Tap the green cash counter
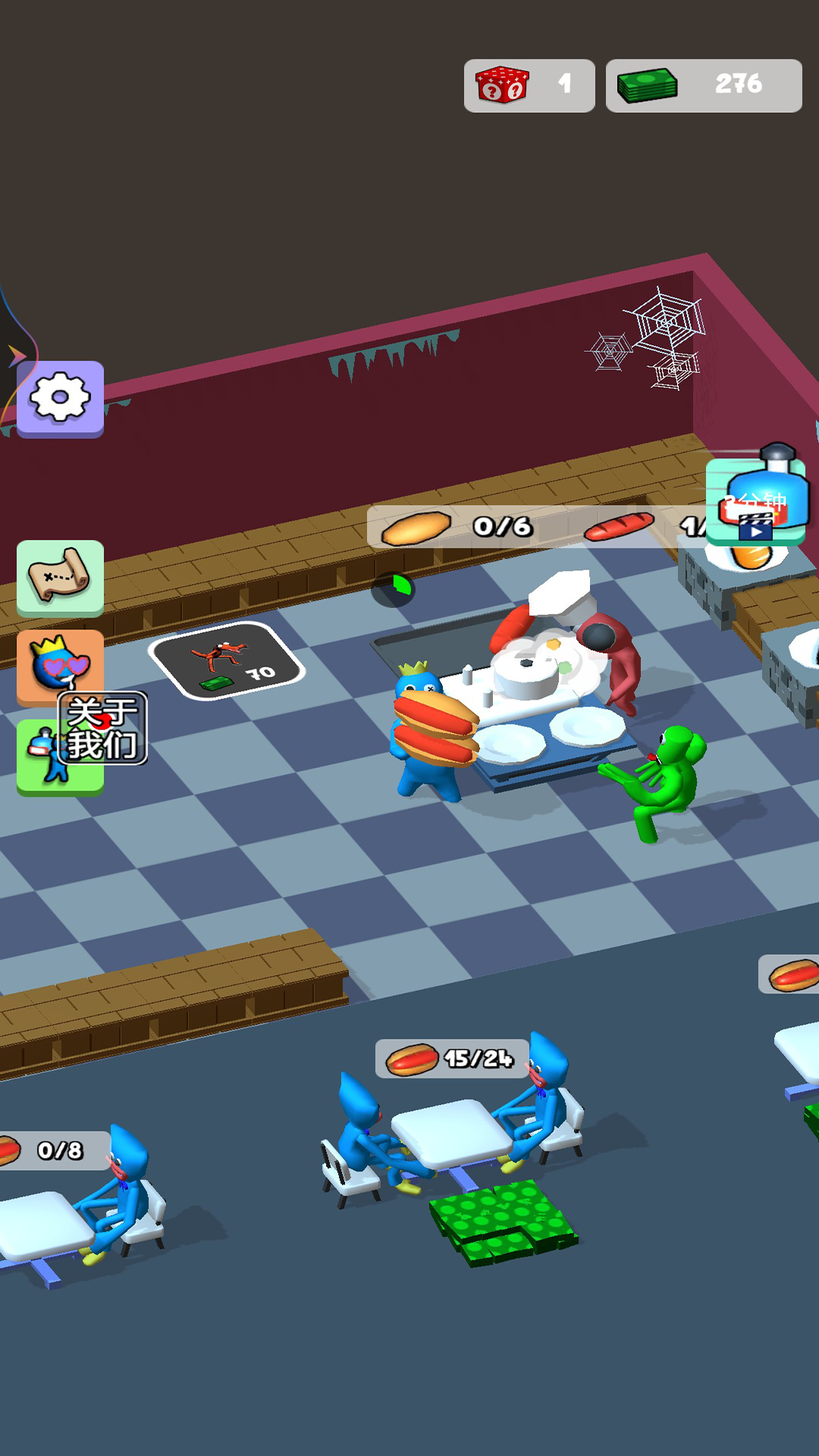Image resolution: width=819 pixels, height=1456 pixels. point(703,85)
